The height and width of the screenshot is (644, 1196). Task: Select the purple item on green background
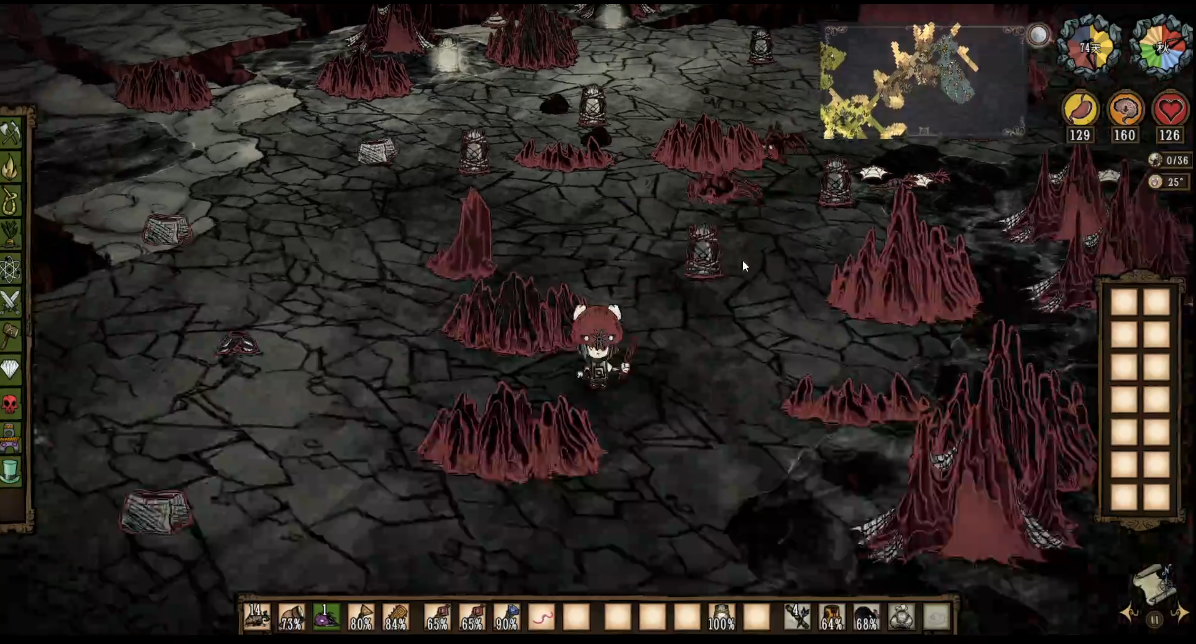point(327,616)
